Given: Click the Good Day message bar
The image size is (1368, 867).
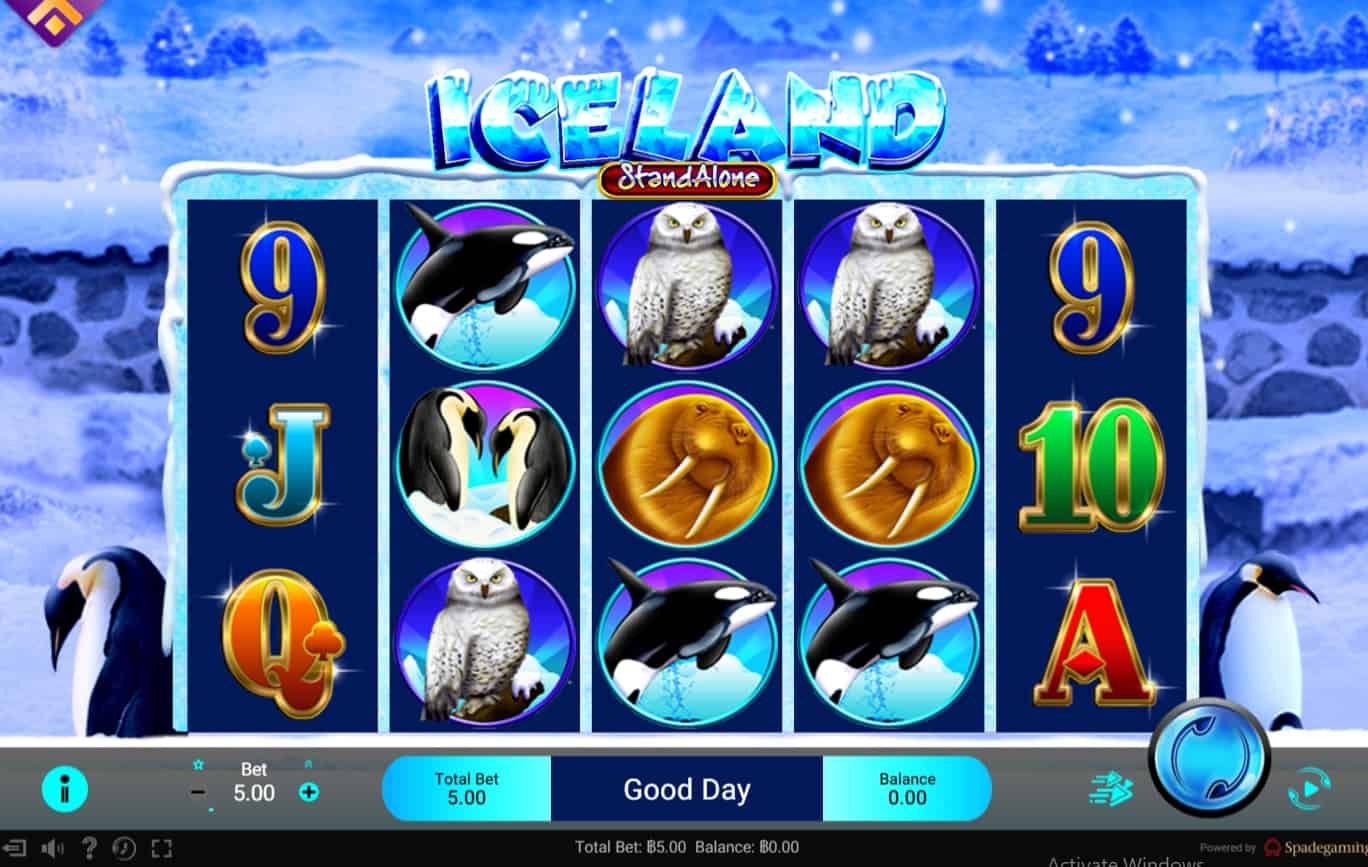Looking at the screenshot, I should point(685,790).
